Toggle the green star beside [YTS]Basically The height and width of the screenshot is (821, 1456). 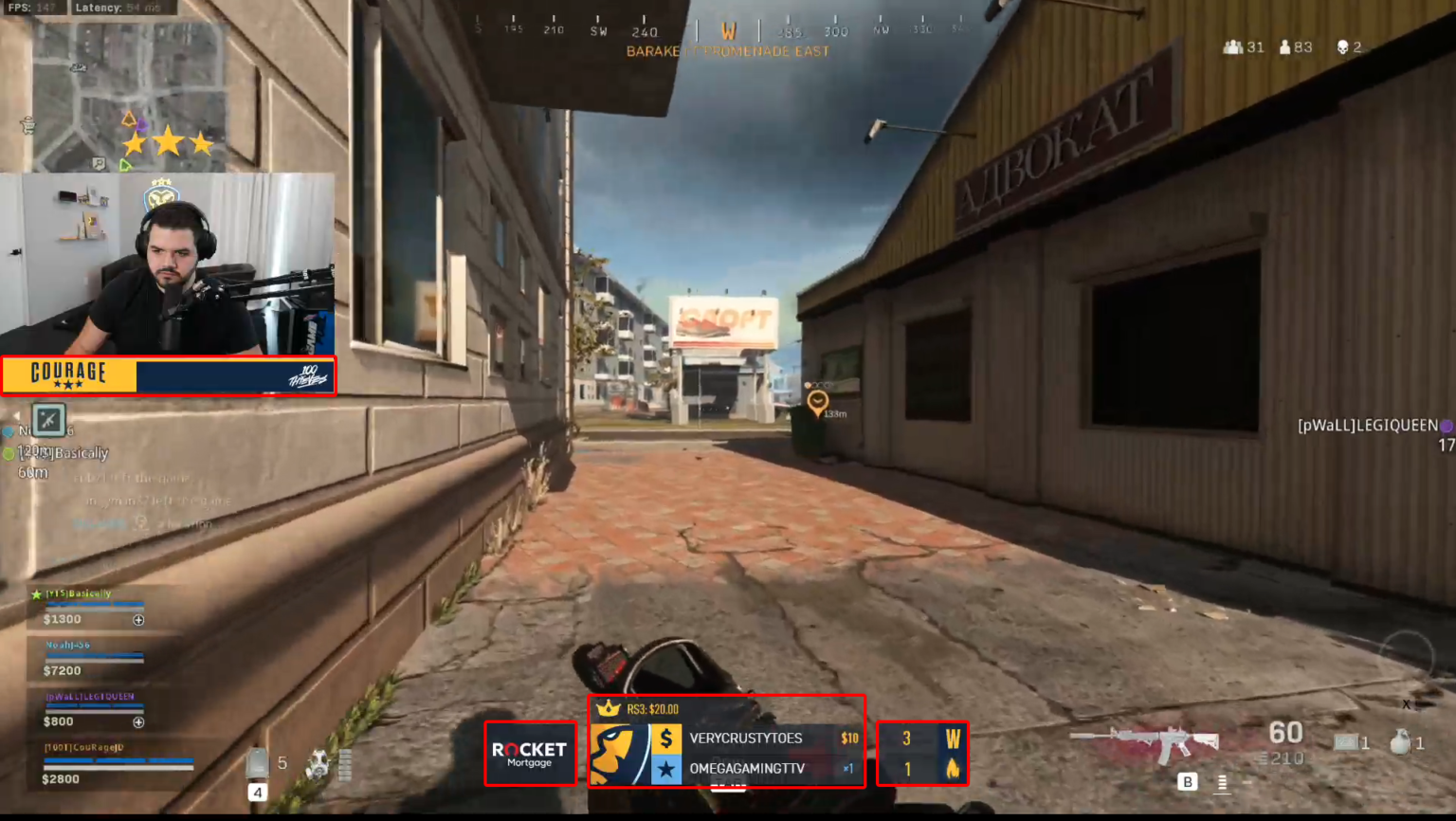coord(36,593)
